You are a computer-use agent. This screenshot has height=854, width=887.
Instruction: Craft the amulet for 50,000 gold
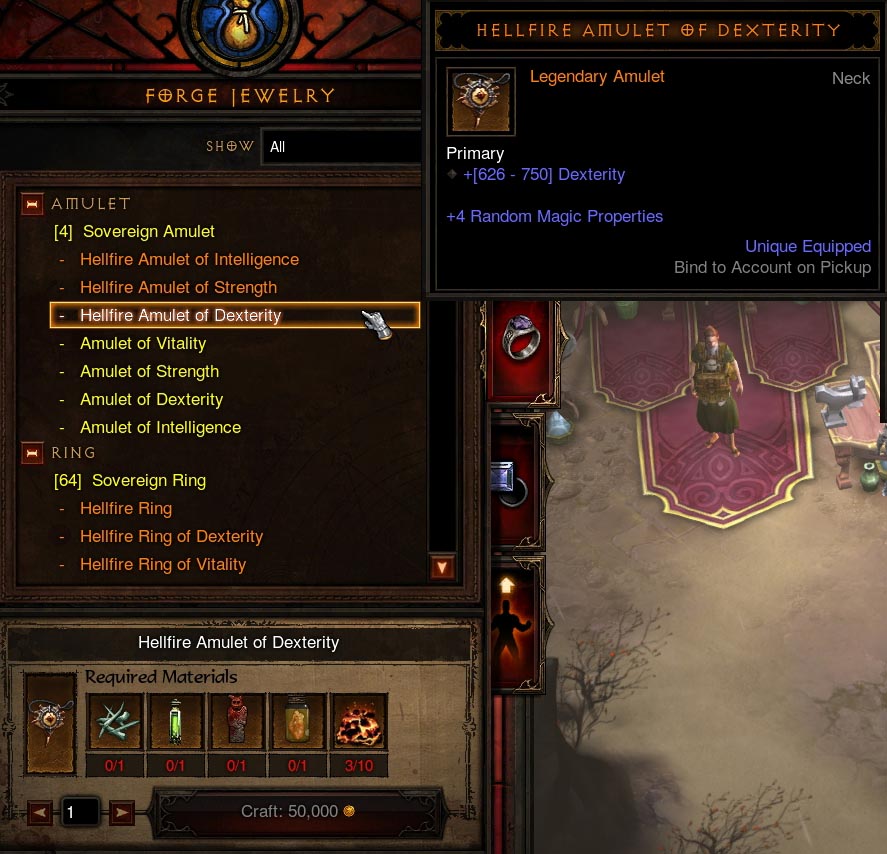pyautogui.click(x=297, y=812)
